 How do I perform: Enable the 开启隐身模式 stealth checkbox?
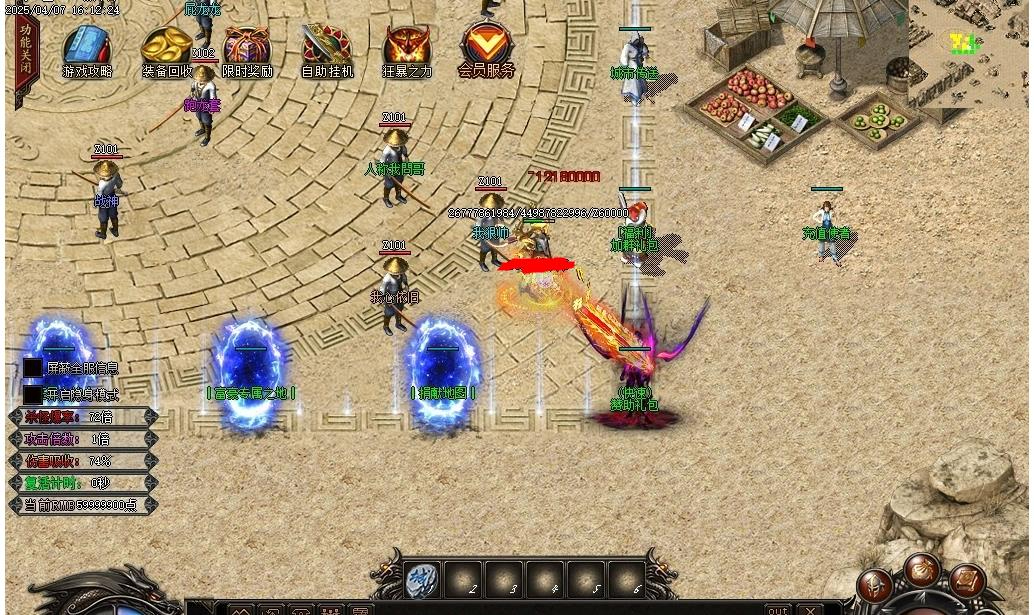(33, 394)
